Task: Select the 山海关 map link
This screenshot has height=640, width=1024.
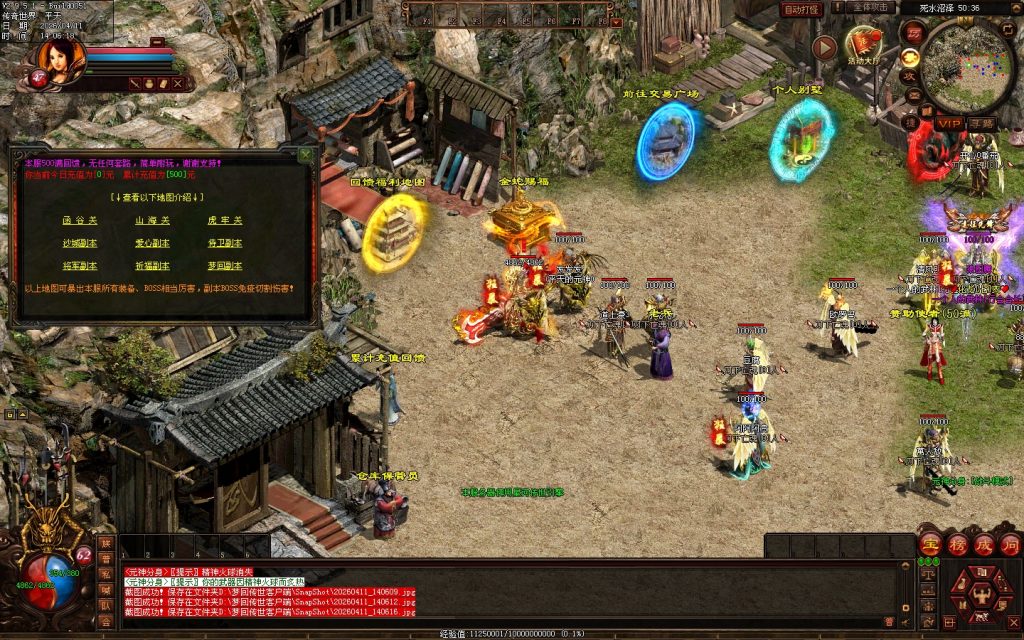Action: 152,220
